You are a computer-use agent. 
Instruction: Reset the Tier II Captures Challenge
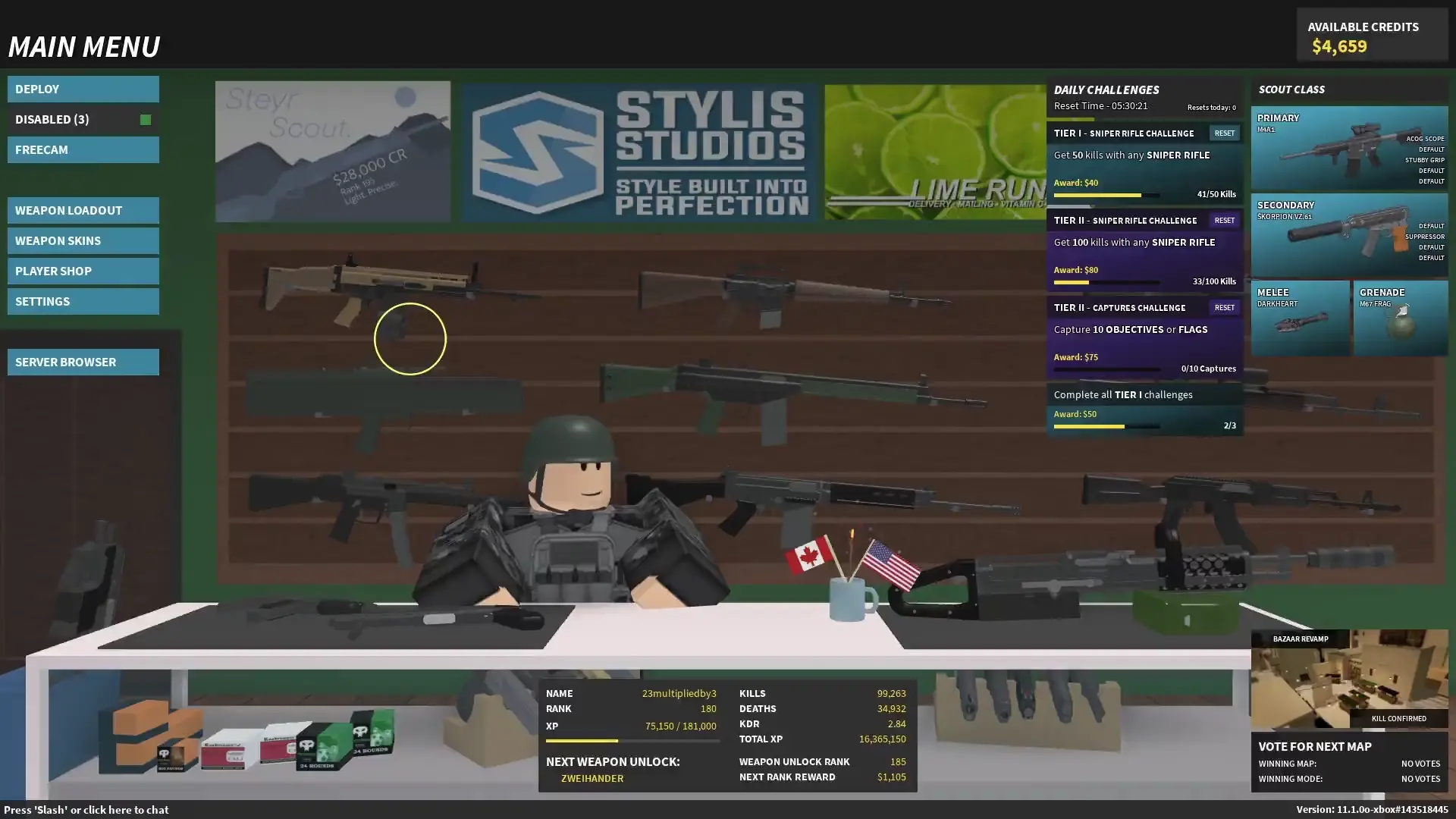(1225, 307)
